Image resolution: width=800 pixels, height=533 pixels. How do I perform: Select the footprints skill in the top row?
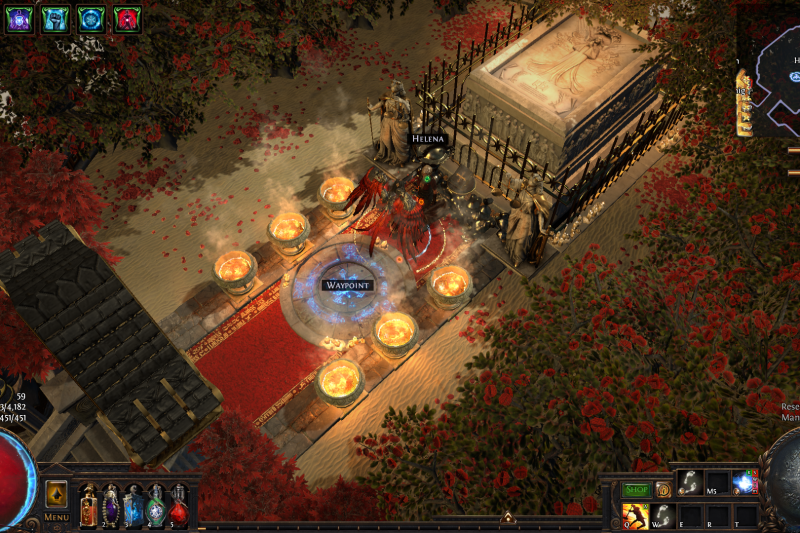pyautogui.click(x=690, y=483)
